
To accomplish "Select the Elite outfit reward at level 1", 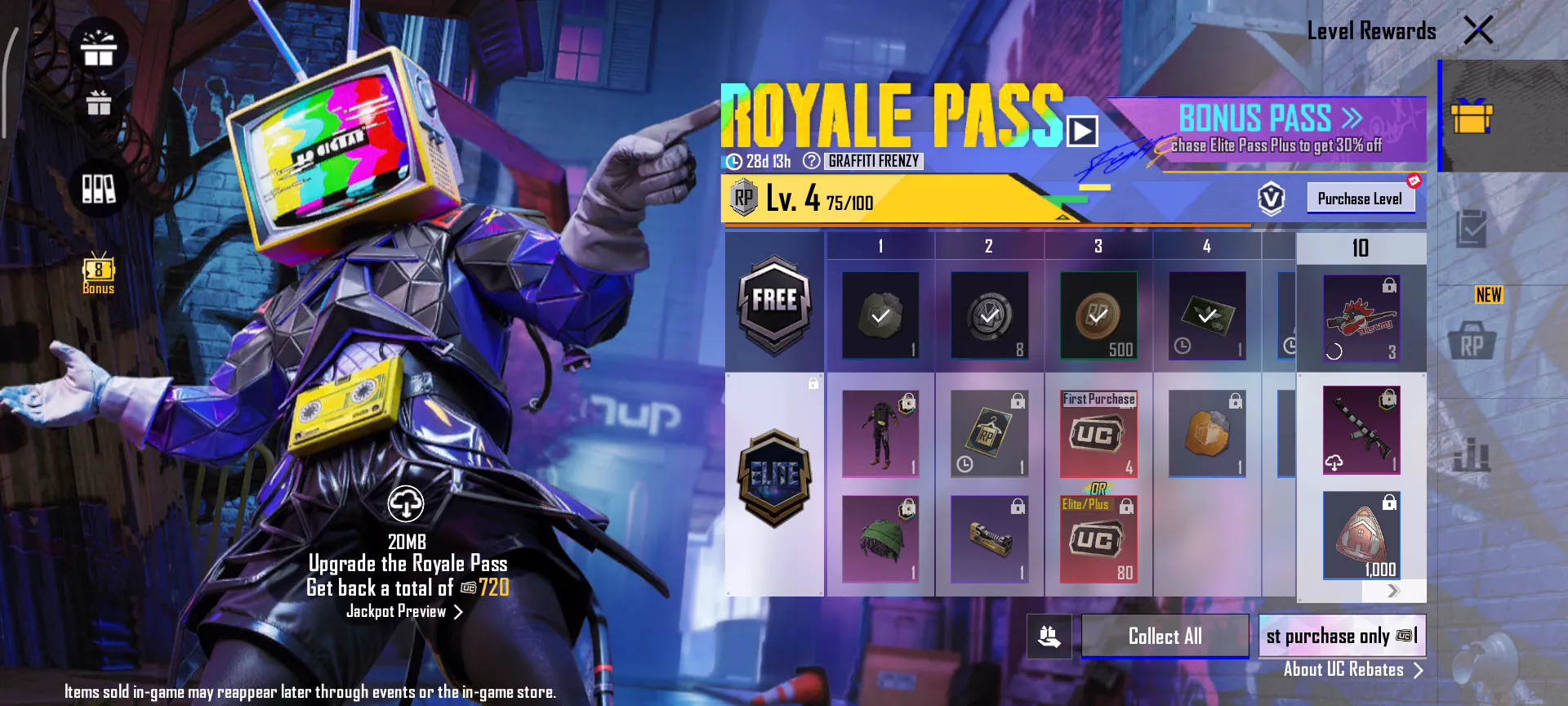I will click(x=880, y=434).
